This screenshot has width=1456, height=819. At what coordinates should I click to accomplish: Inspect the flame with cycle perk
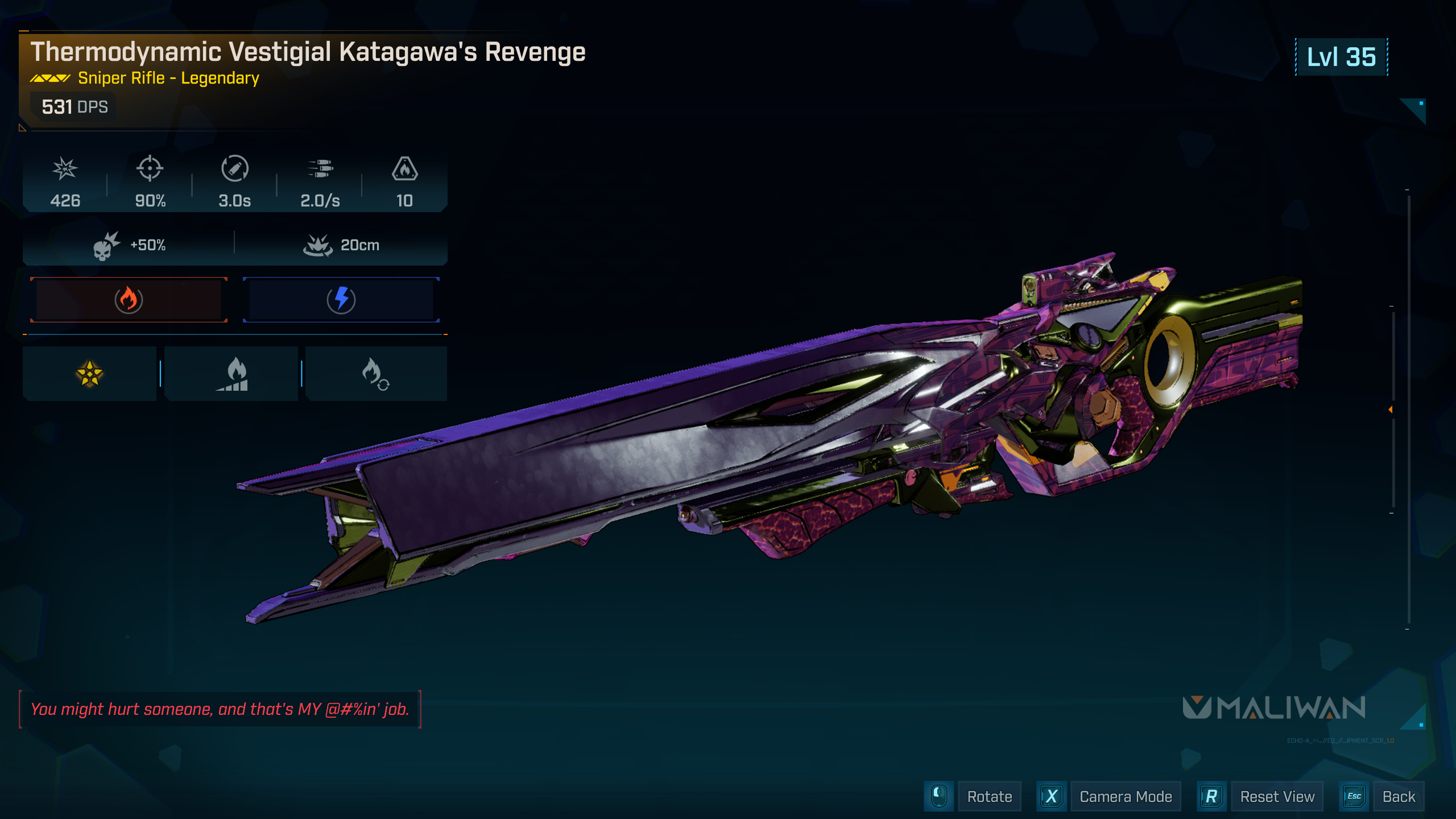[375, 374]
